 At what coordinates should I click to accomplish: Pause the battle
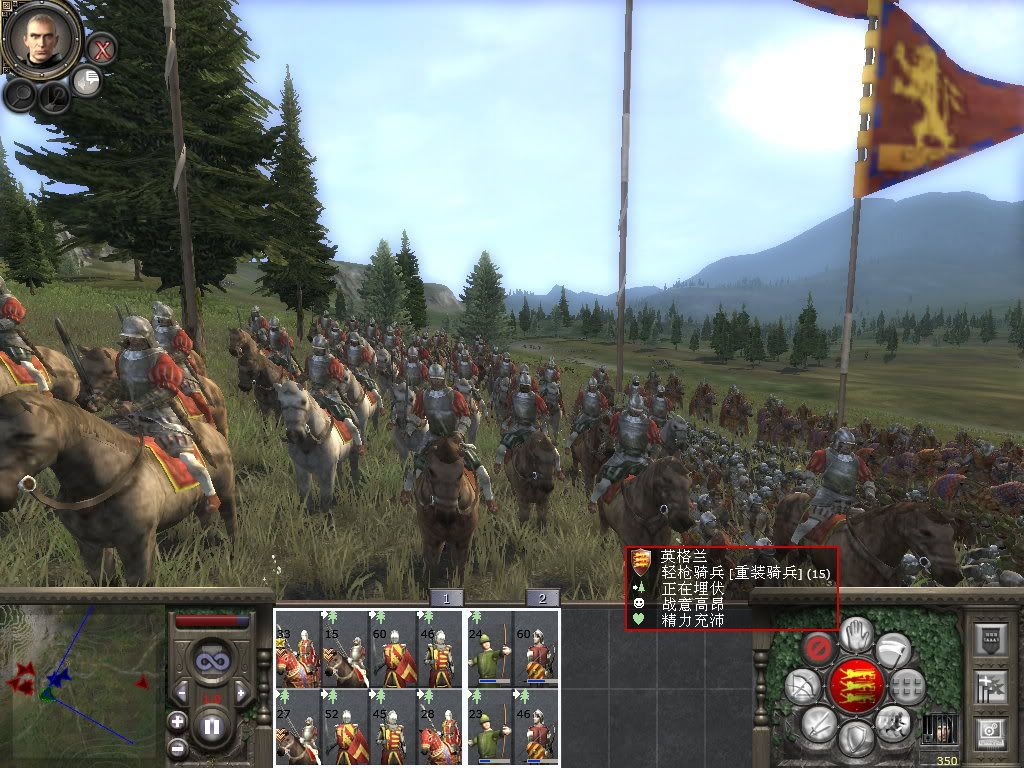point(212,723)
